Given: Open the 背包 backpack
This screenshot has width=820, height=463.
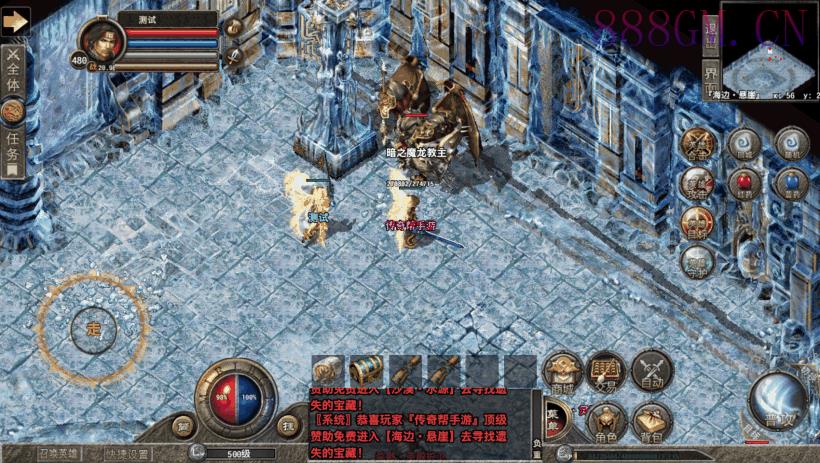Looking at the screenshot, I should pyautogui.click(x=651, y=422).
